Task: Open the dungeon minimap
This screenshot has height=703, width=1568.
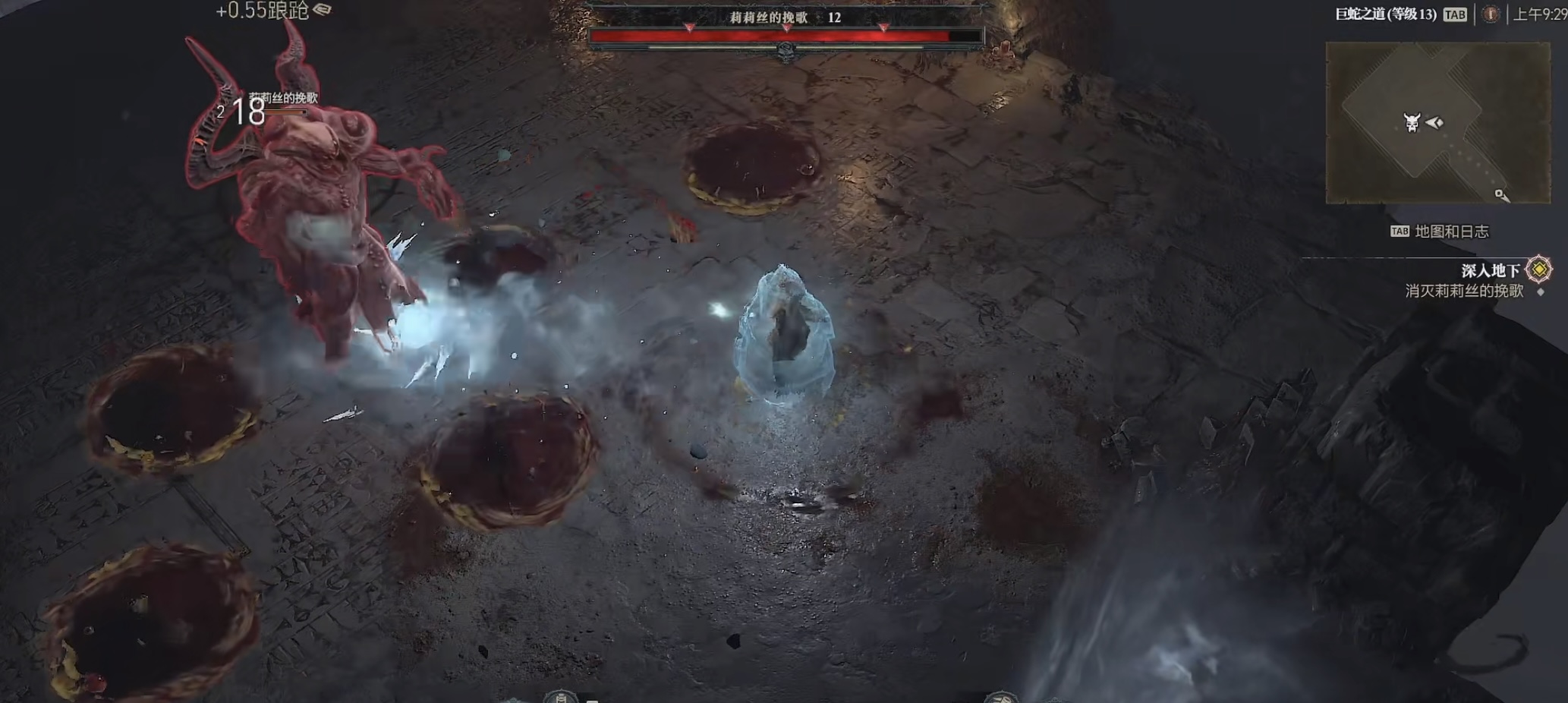Action: tap(1437, 123)
